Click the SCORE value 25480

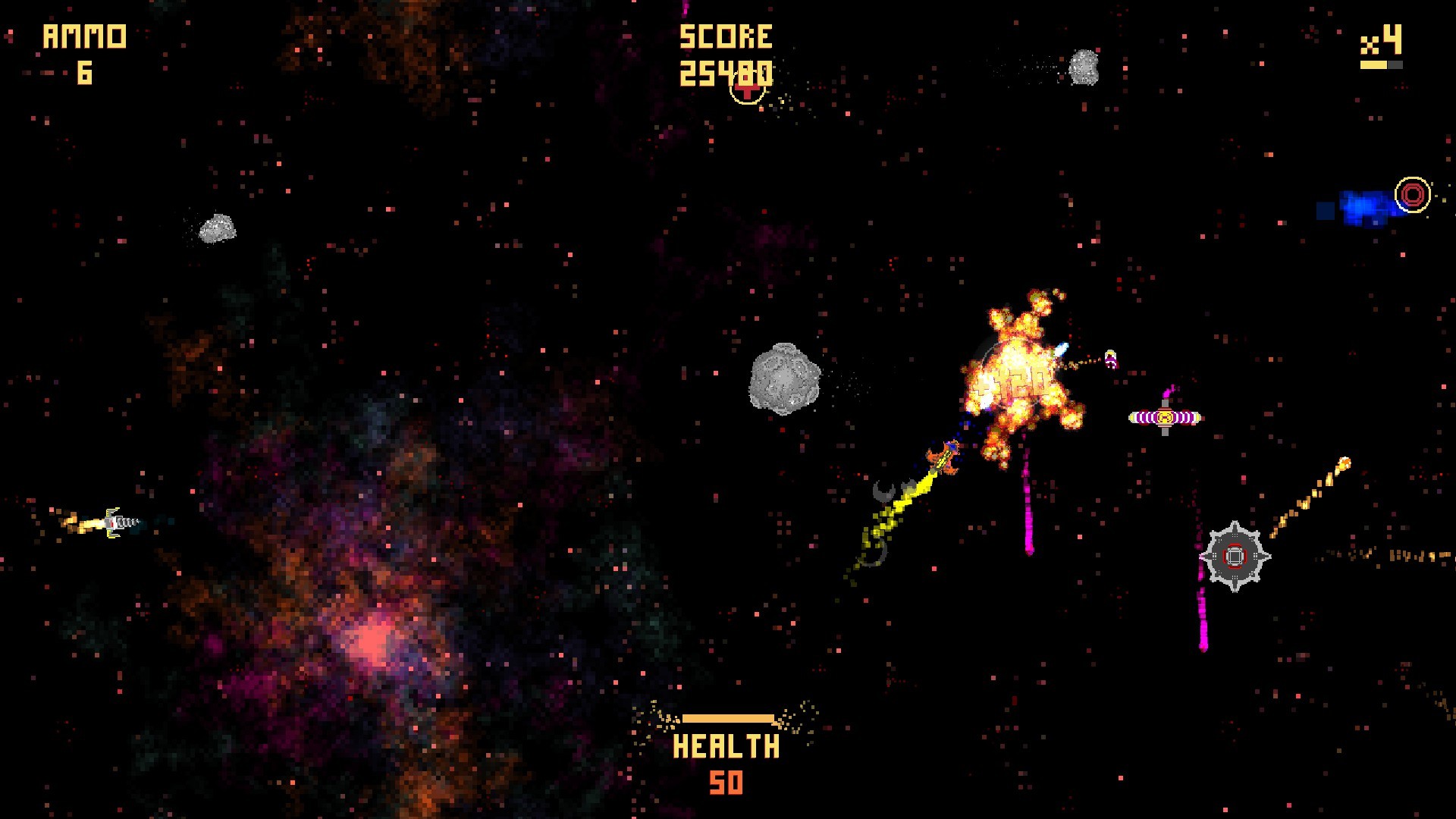coord(726,72)
